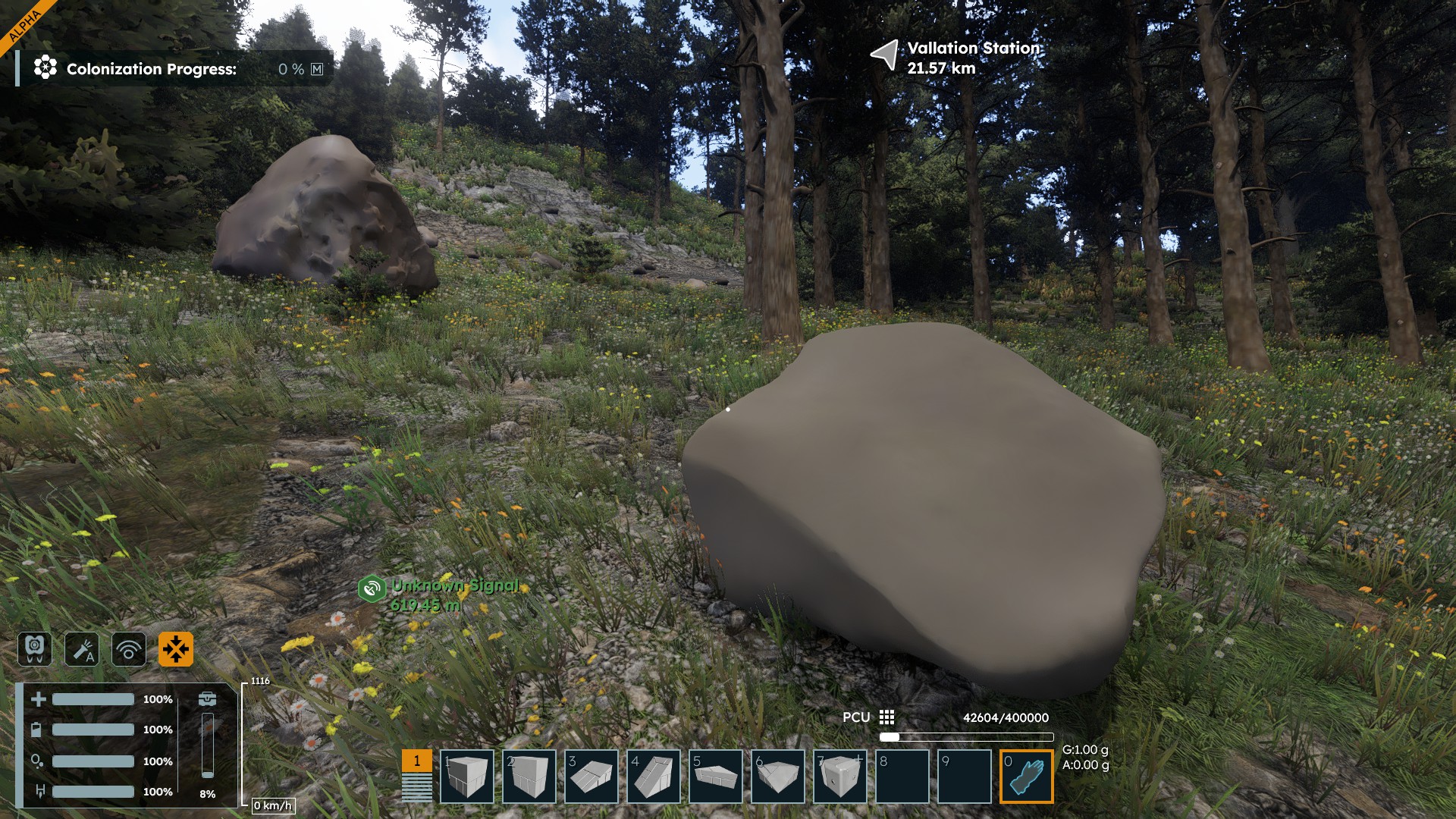The height and width of the screenshot is (819, 1456).
Task: Pick the rounded block in slot 7
Action: (x=839, y=776)
